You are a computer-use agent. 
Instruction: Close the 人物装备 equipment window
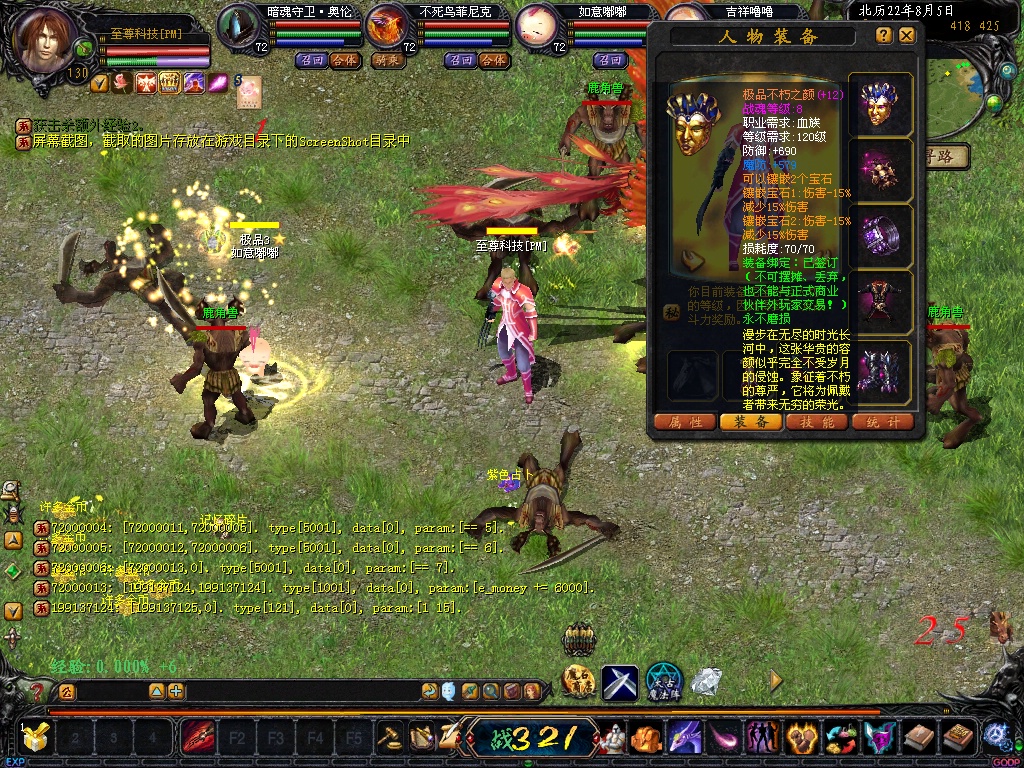(x=907, y=35)
